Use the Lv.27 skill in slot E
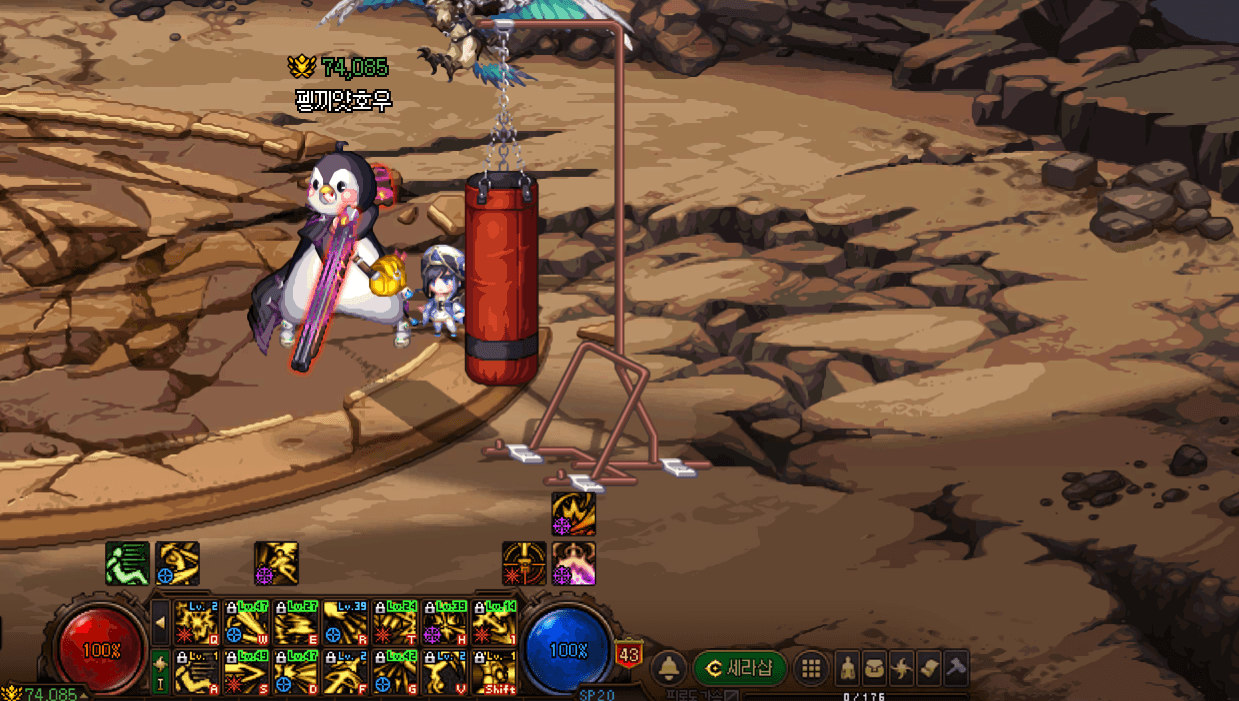This screenshot has height=701, width=1239. click(296, 621)
